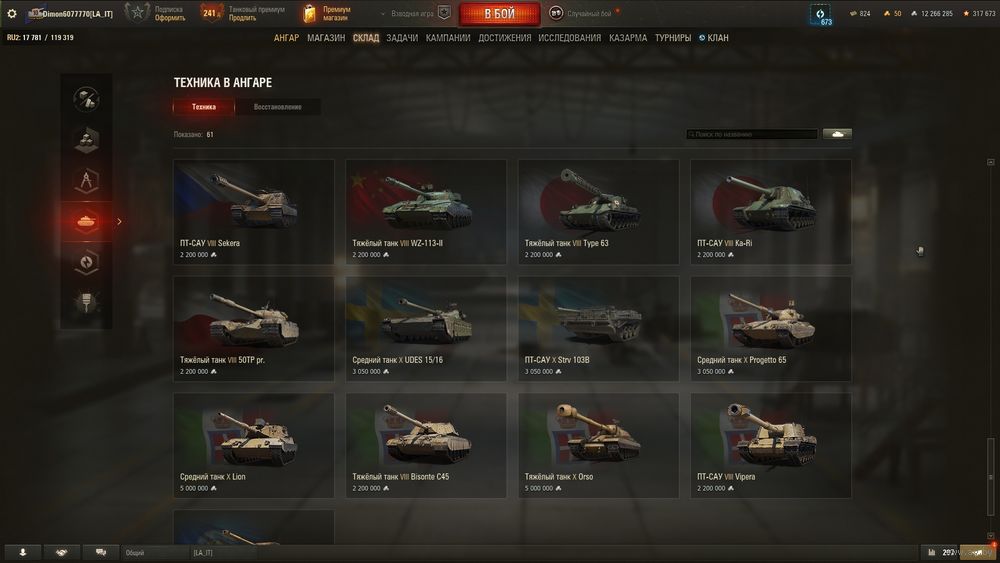
Task: Choose the WZ-113-II heavy tank card
Action: pos(426,211)
